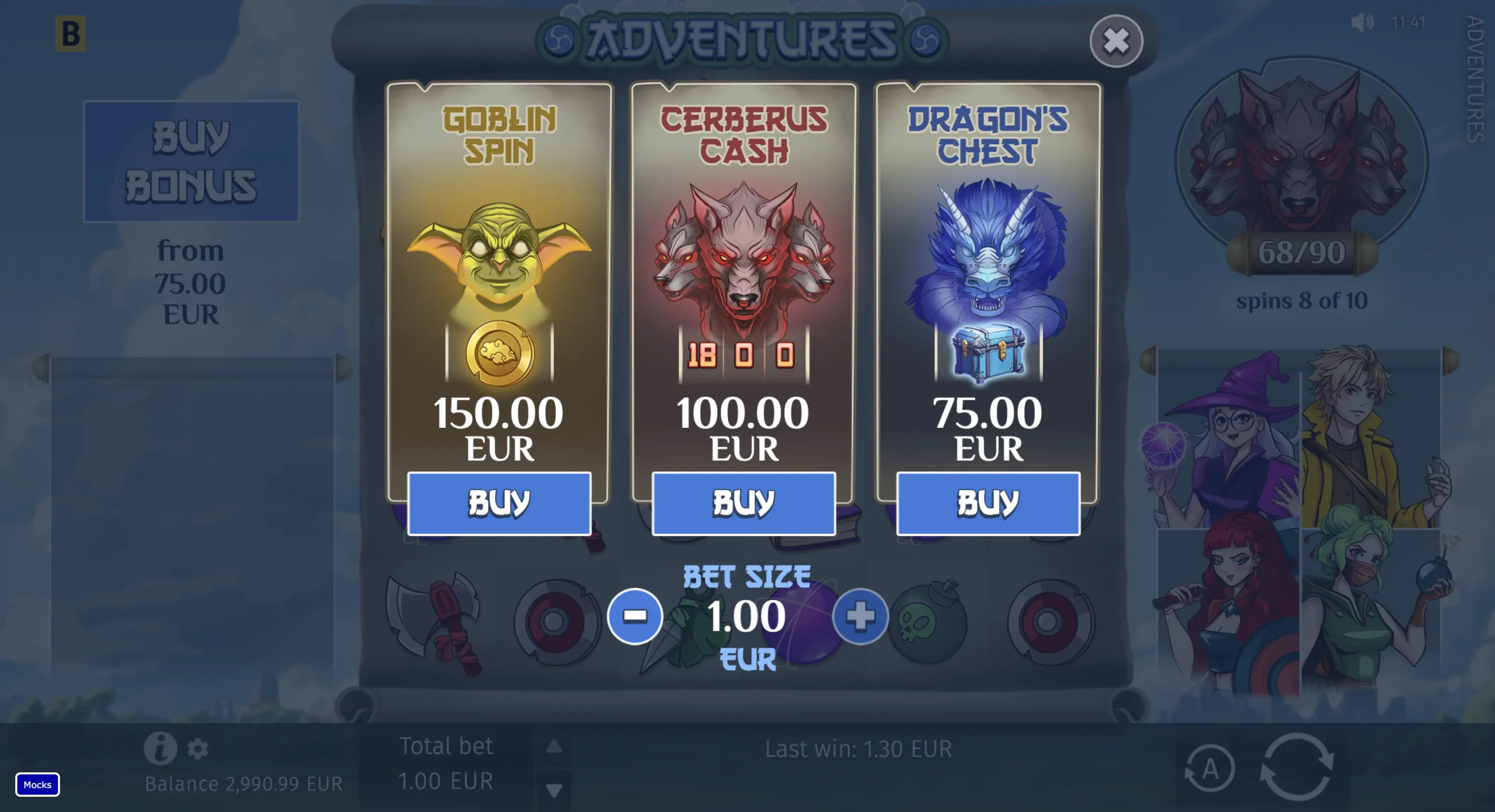Buy the Cerberus Cash bonus
1495x812 pixels.
click(743, 503)
